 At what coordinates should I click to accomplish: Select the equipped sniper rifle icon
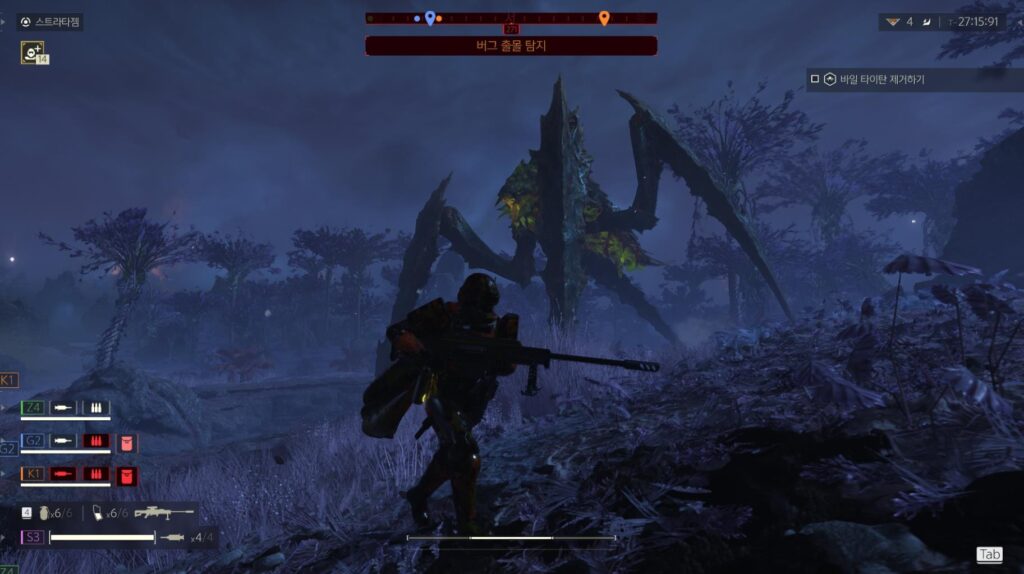click(x=163, y=512)
